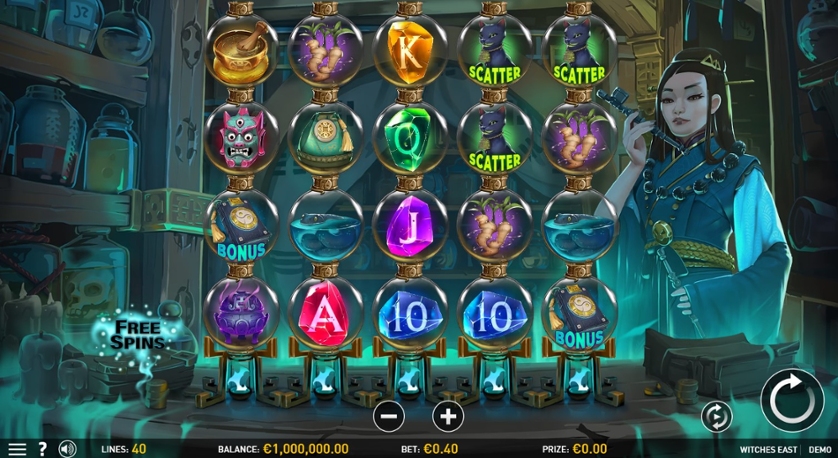Open the hamburger menu
Image resolution: width=838 pixels, height=458 pixels.
pyautogui.click(x=17, y=449)
